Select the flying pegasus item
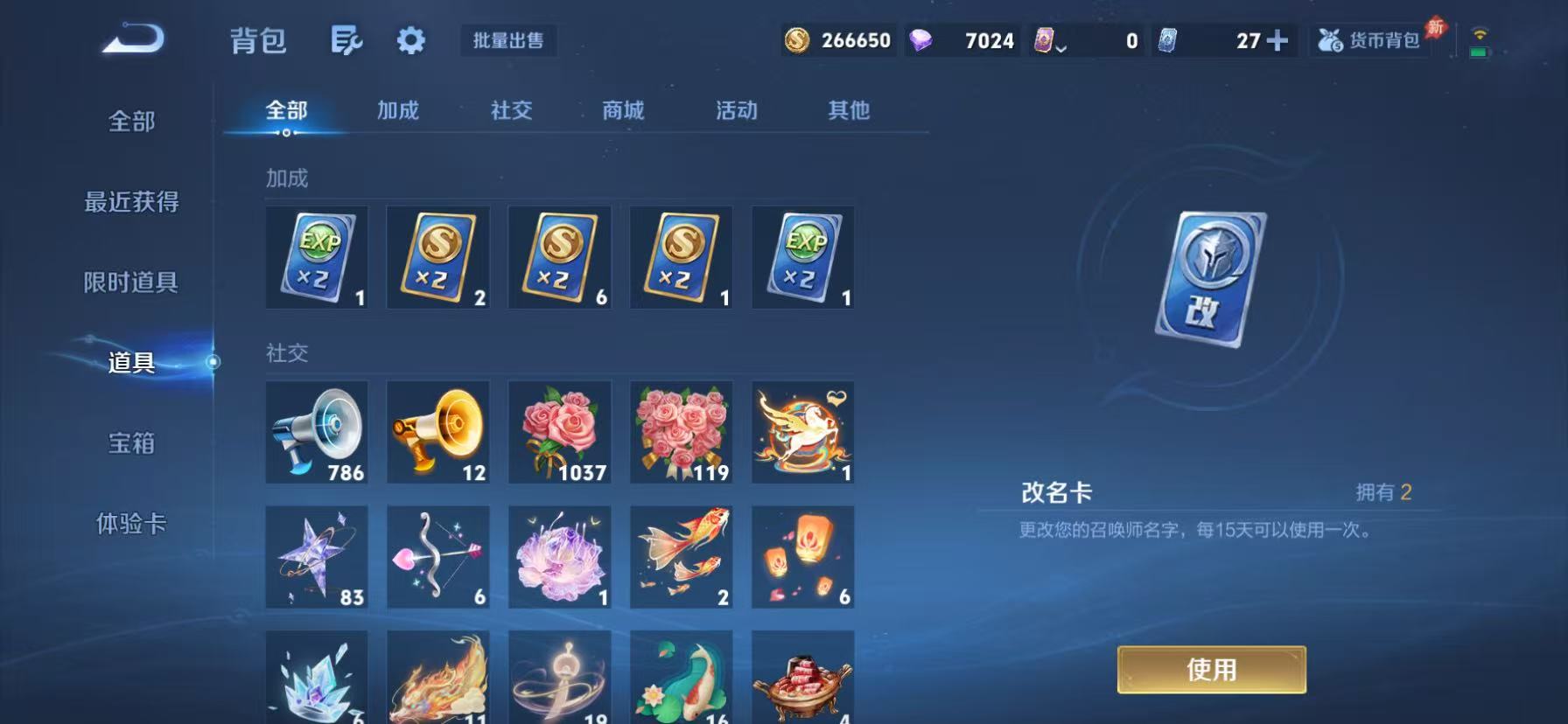Viewport: 1568px width, 724px height. 802,432
